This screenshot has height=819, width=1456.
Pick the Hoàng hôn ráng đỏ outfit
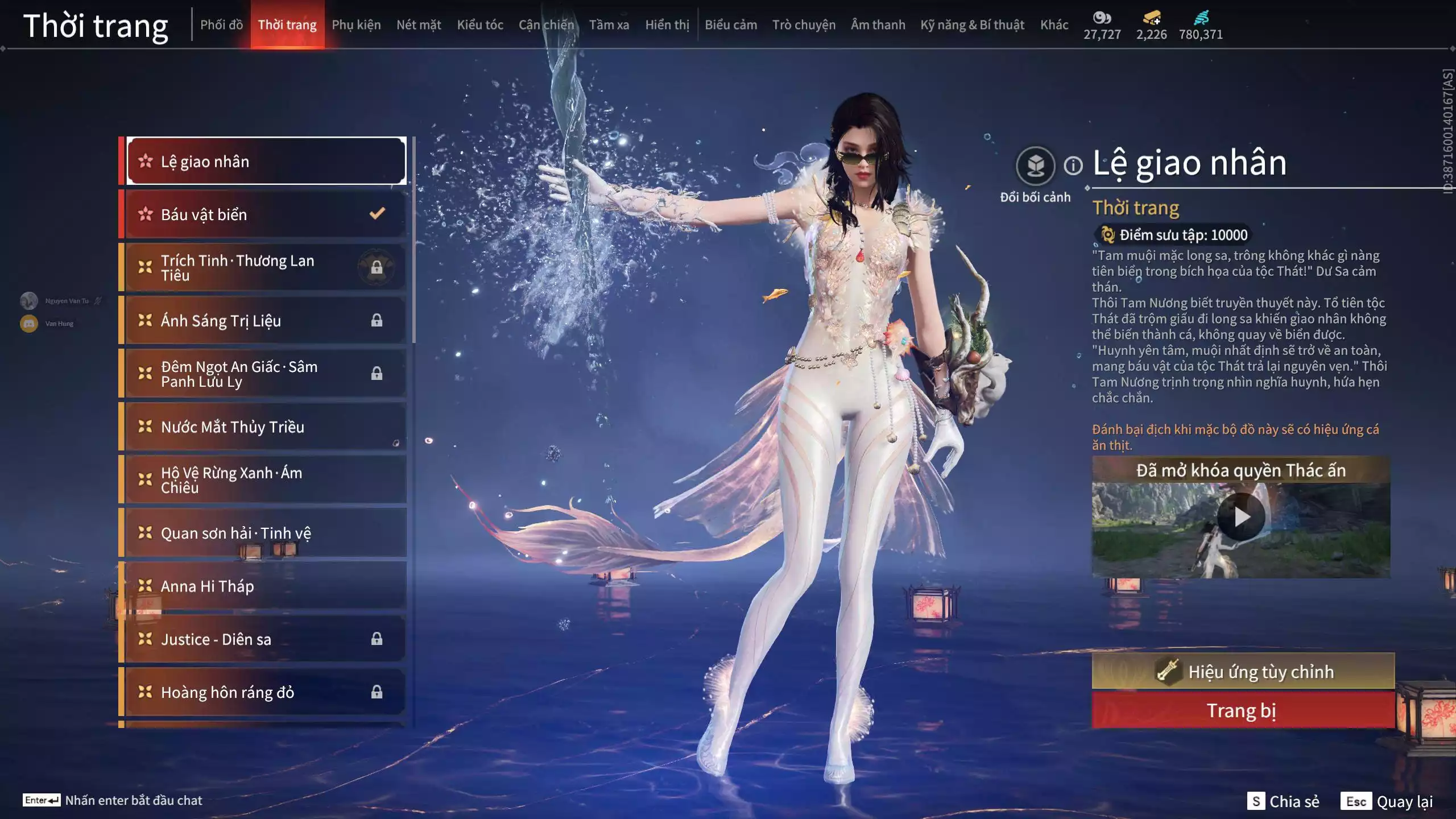pyautogui.click(x=265, y=692)
